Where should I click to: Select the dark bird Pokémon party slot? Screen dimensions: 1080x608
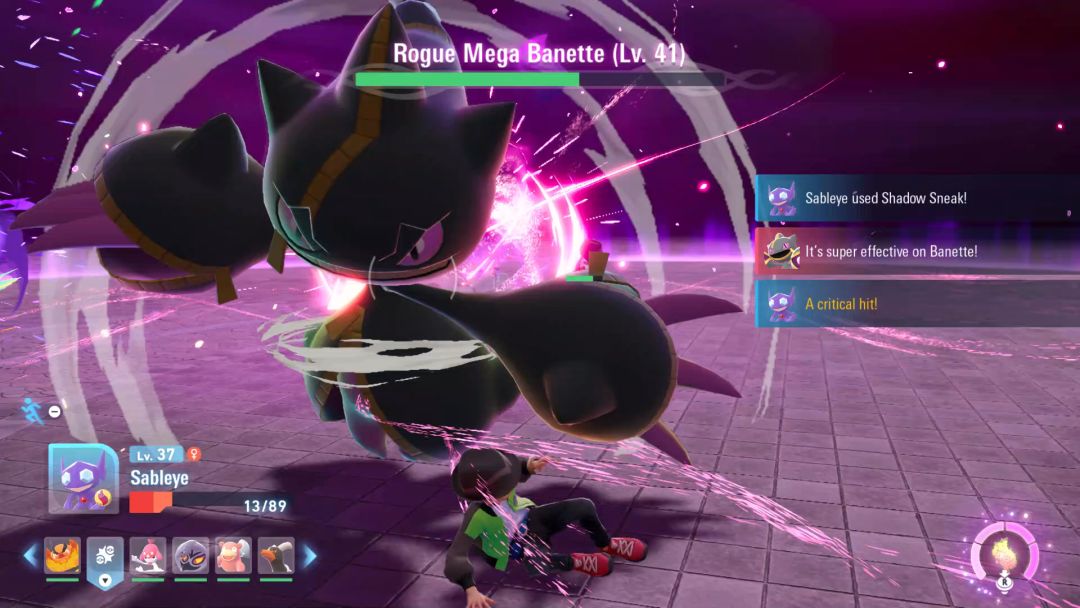(275, 556)
